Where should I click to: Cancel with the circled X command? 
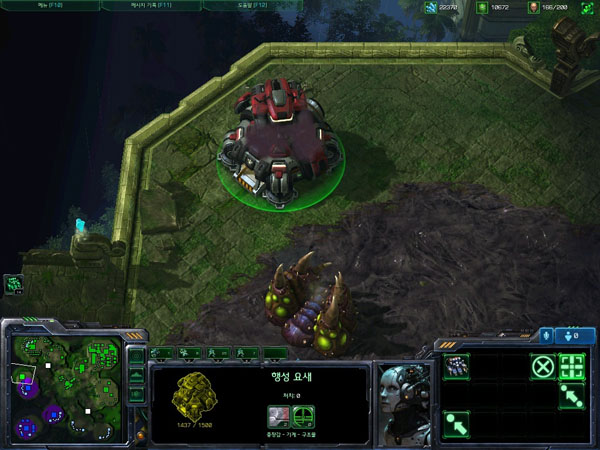click(542, 366)
